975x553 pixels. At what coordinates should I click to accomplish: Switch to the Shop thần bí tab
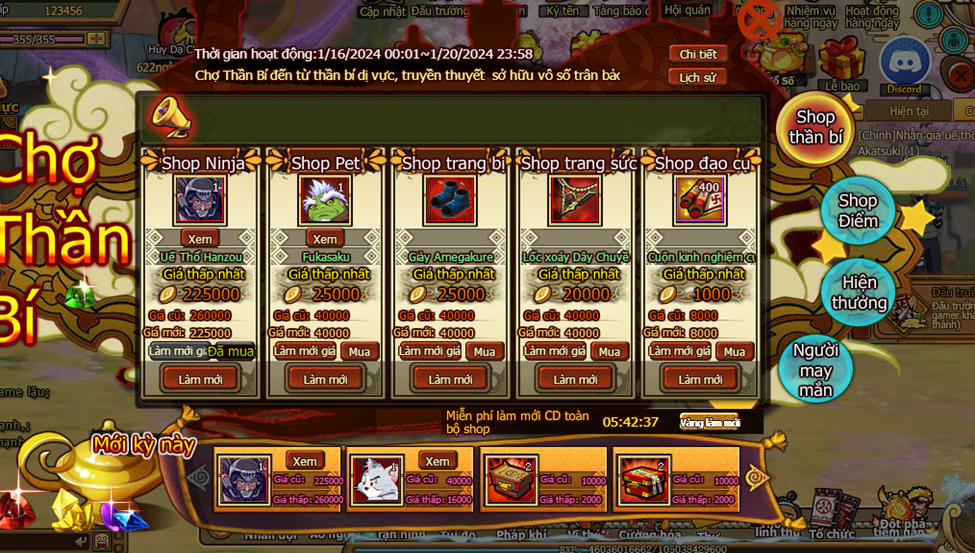(814, 128)
